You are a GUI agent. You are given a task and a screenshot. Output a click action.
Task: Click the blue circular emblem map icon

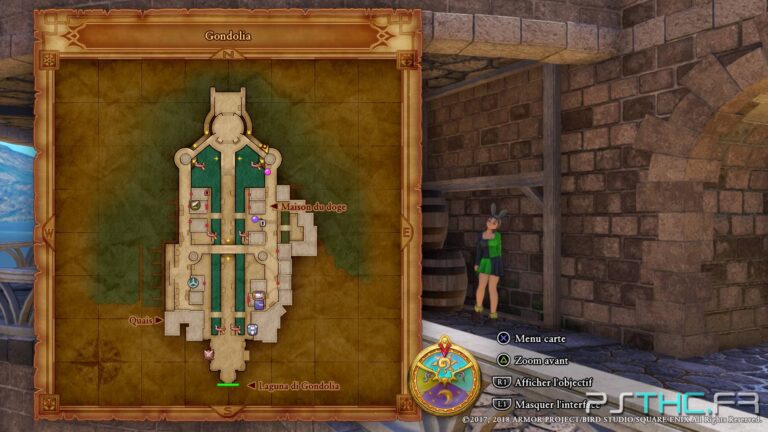coord(193,283)
